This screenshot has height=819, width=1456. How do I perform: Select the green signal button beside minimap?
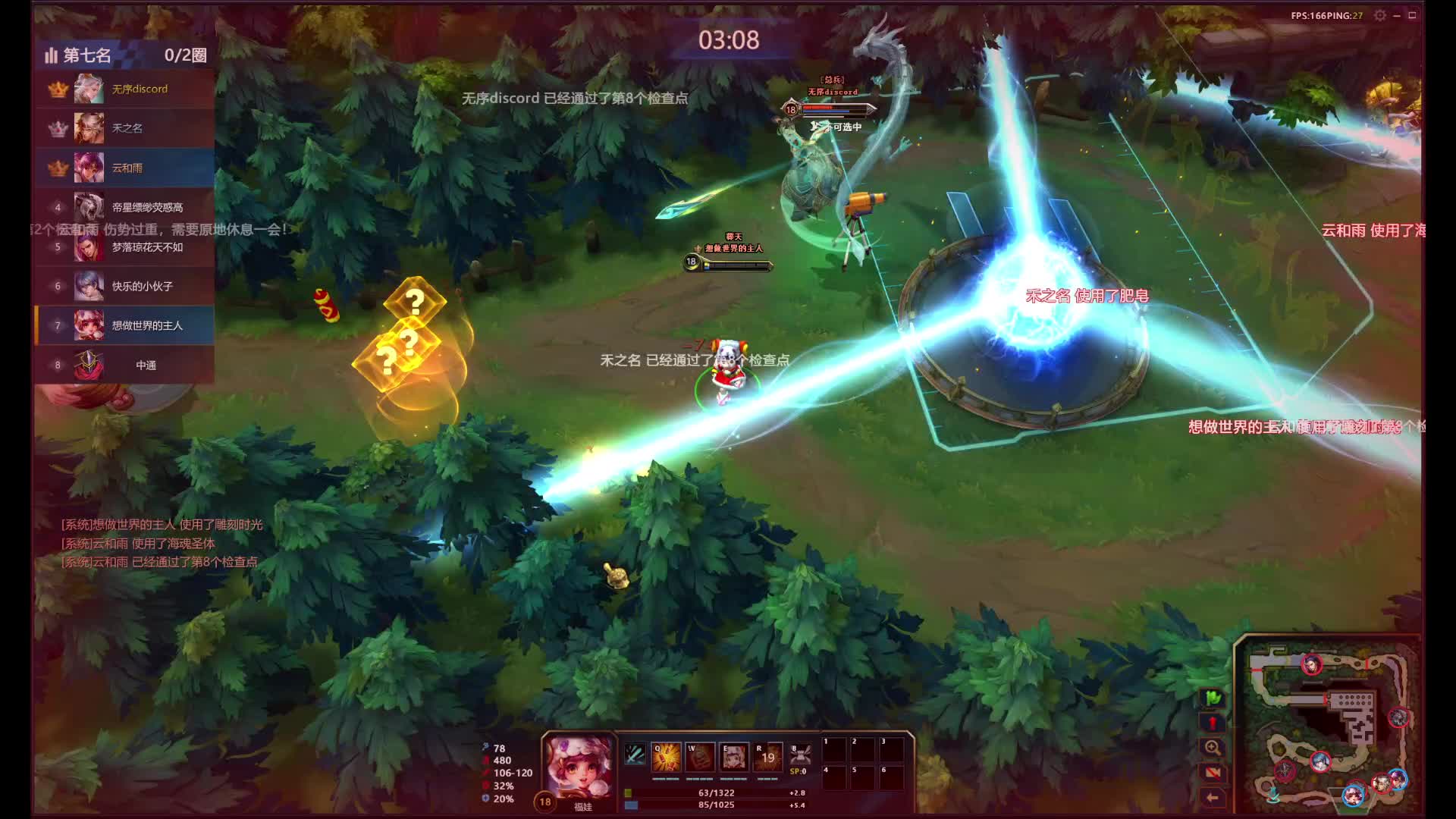pos(1213,698)
